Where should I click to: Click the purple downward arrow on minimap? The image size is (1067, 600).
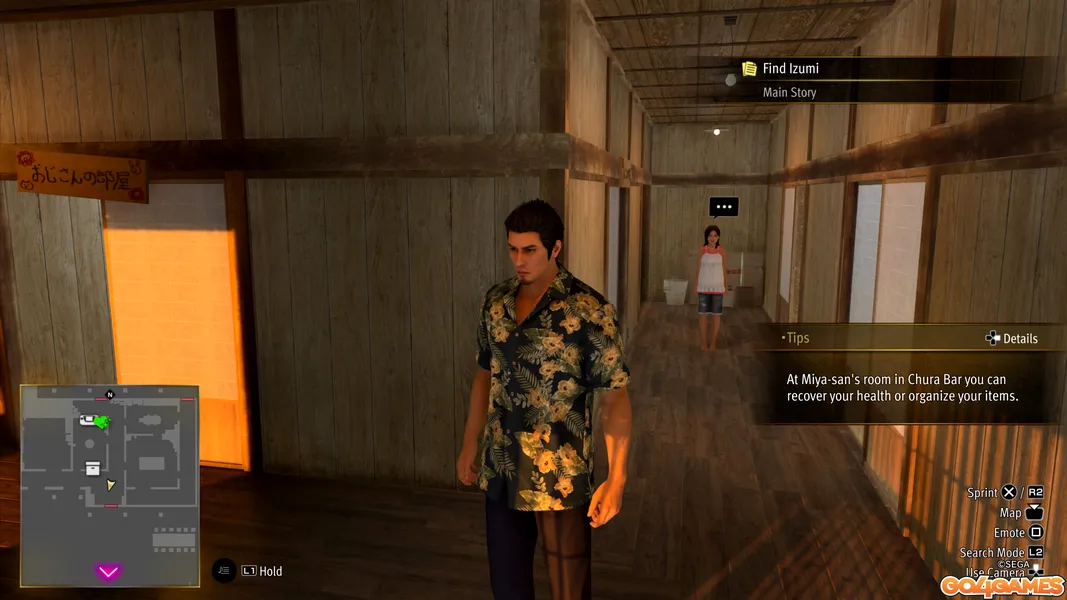click(108, 572)
